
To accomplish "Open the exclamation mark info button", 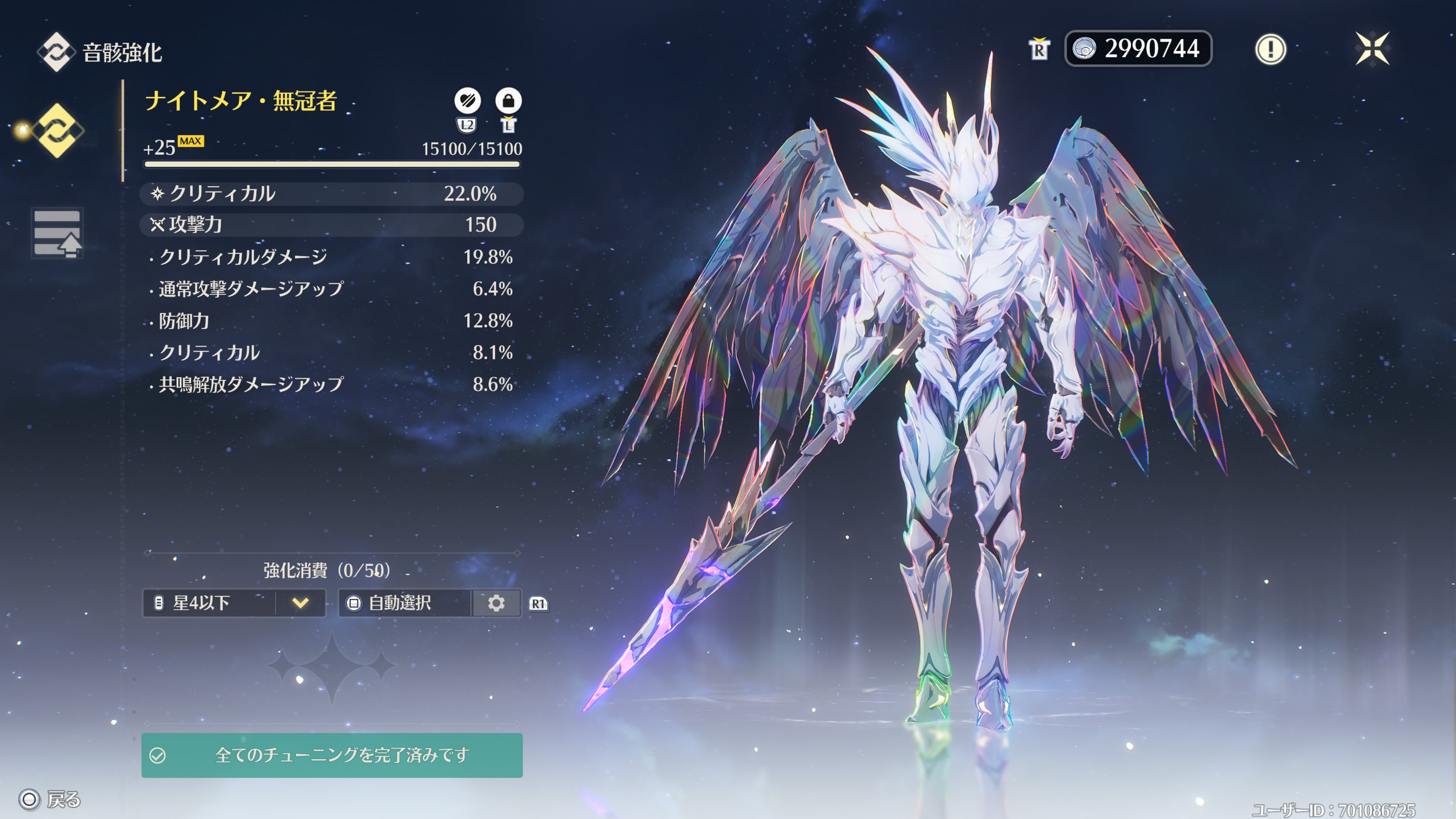I will pyautogui.click(x=1270, y=49).
